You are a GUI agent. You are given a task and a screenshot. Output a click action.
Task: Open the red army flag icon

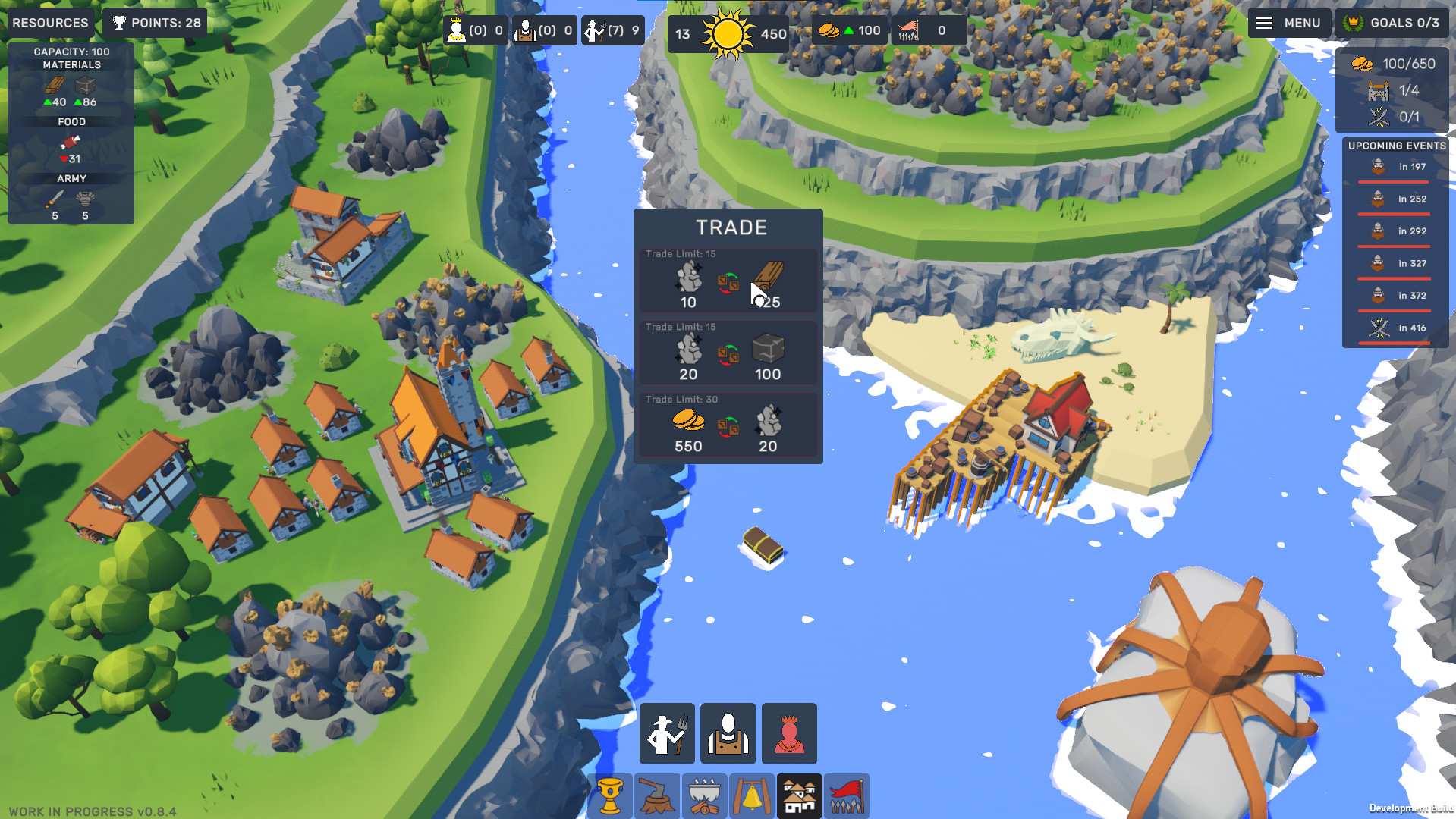pos(847,795)
